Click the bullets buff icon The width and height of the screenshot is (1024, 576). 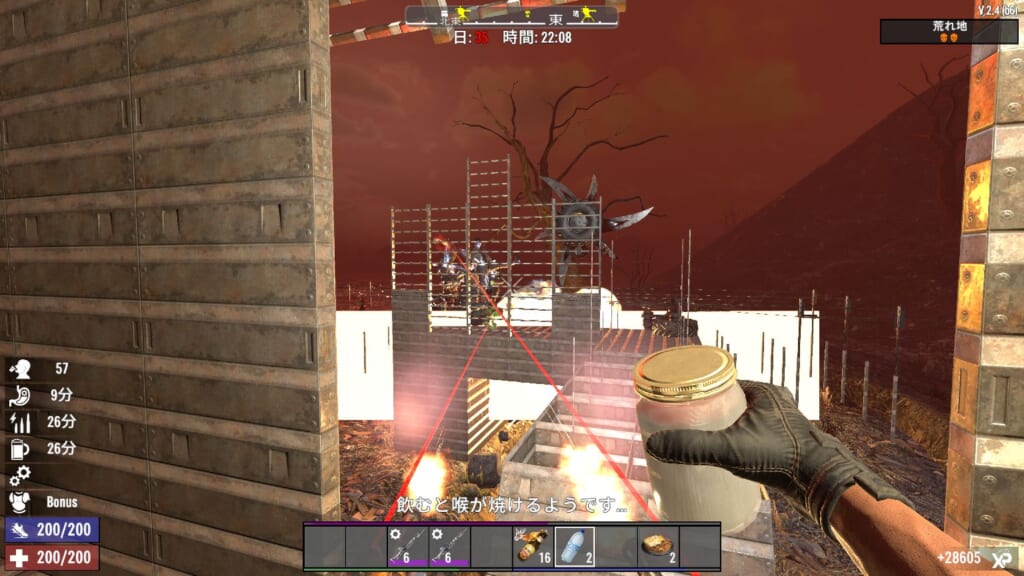[21, 422]
